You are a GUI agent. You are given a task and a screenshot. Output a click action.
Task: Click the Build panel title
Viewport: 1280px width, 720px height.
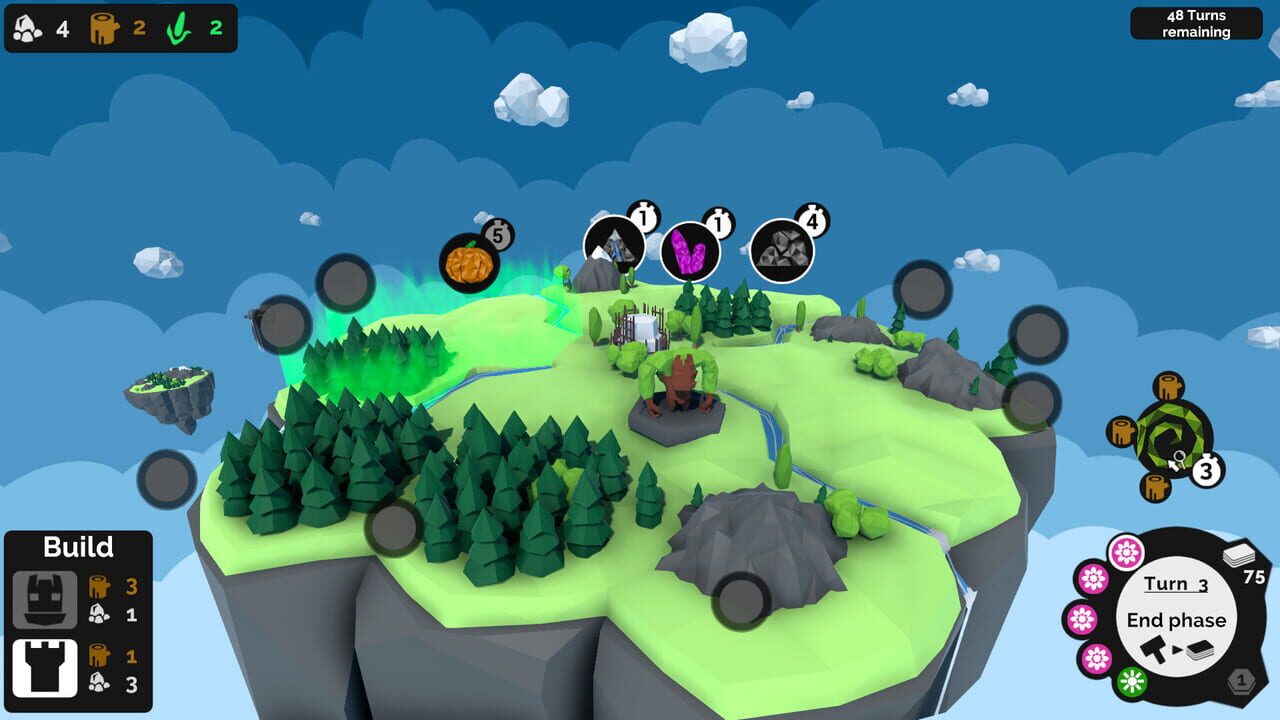coord(78,547)
